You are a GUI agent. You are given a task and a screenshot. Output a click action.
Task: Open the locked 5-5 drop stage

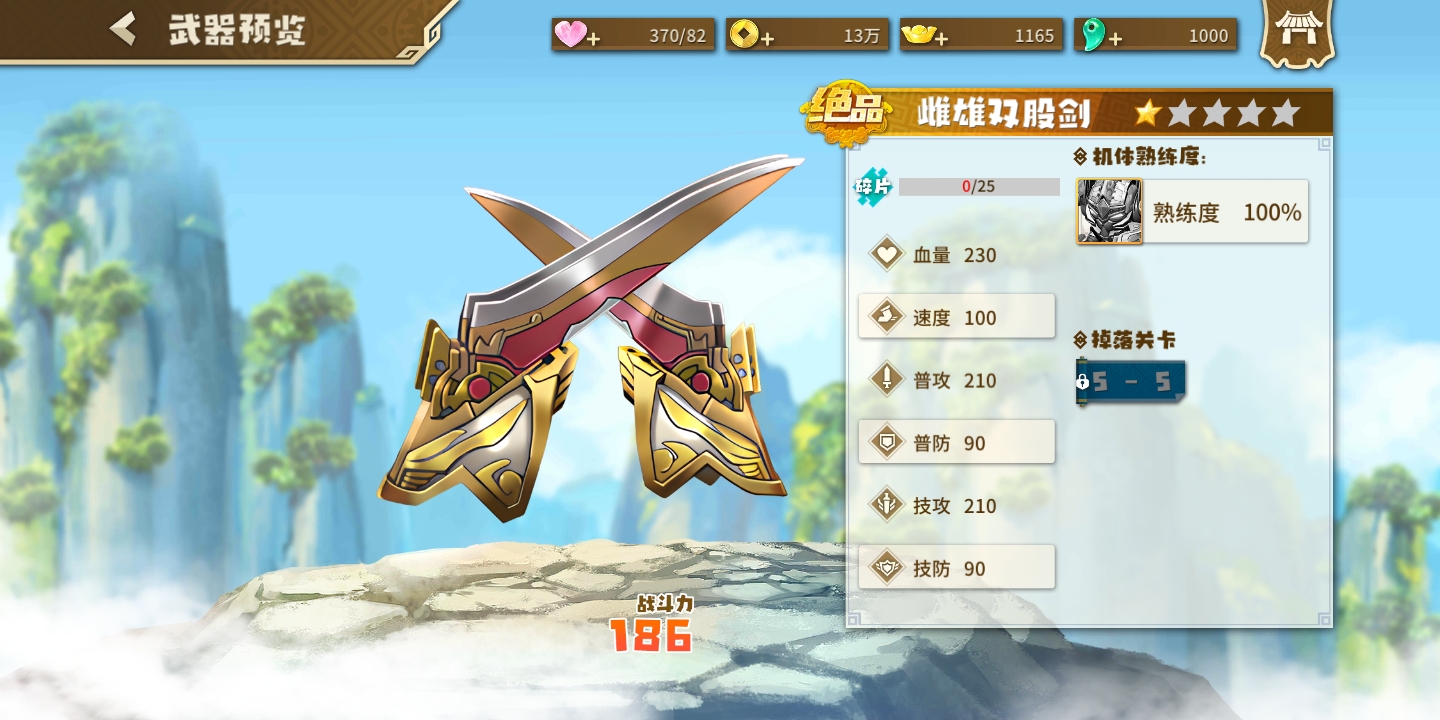click(x=1131, y=382)
